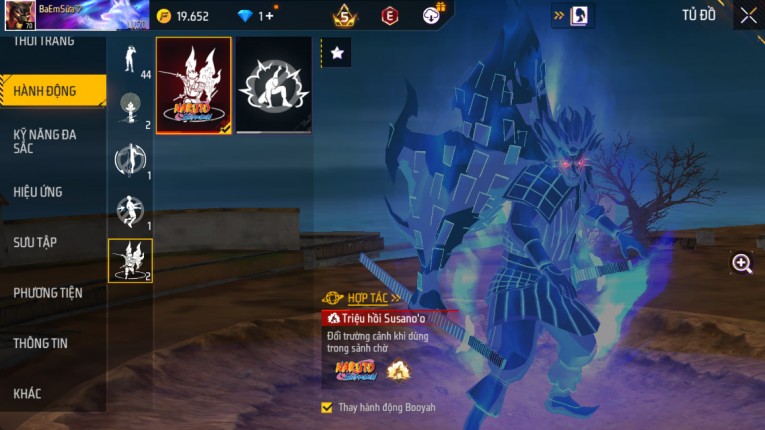Select the standing emote subcategory with 44 items

pos(130,62)
